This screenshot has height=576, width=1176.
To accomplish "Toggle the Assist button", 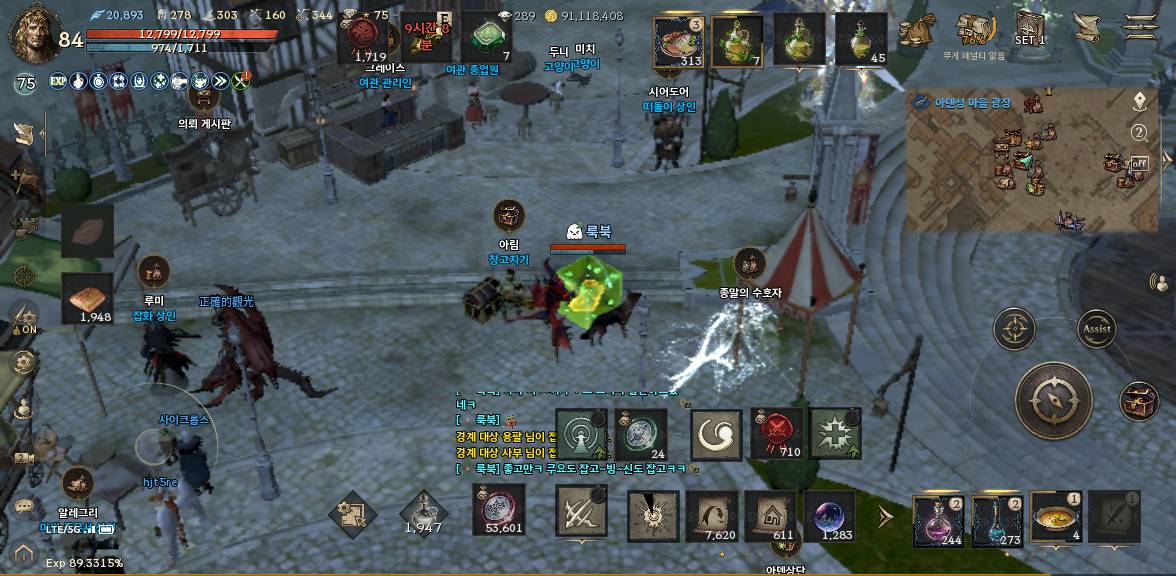I will pos(1097,328).
